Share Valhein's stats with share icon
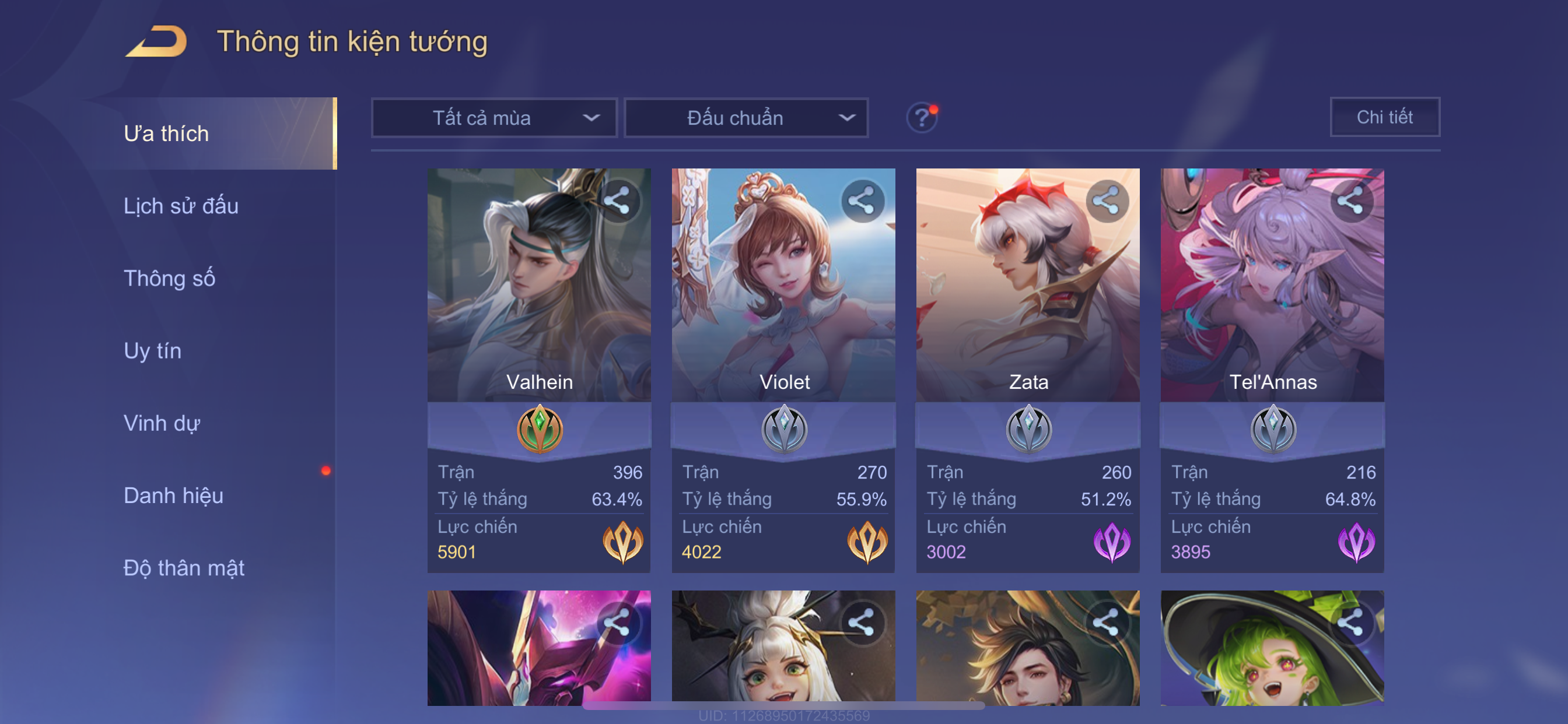The image size is (1568, 724). [617, 201]
